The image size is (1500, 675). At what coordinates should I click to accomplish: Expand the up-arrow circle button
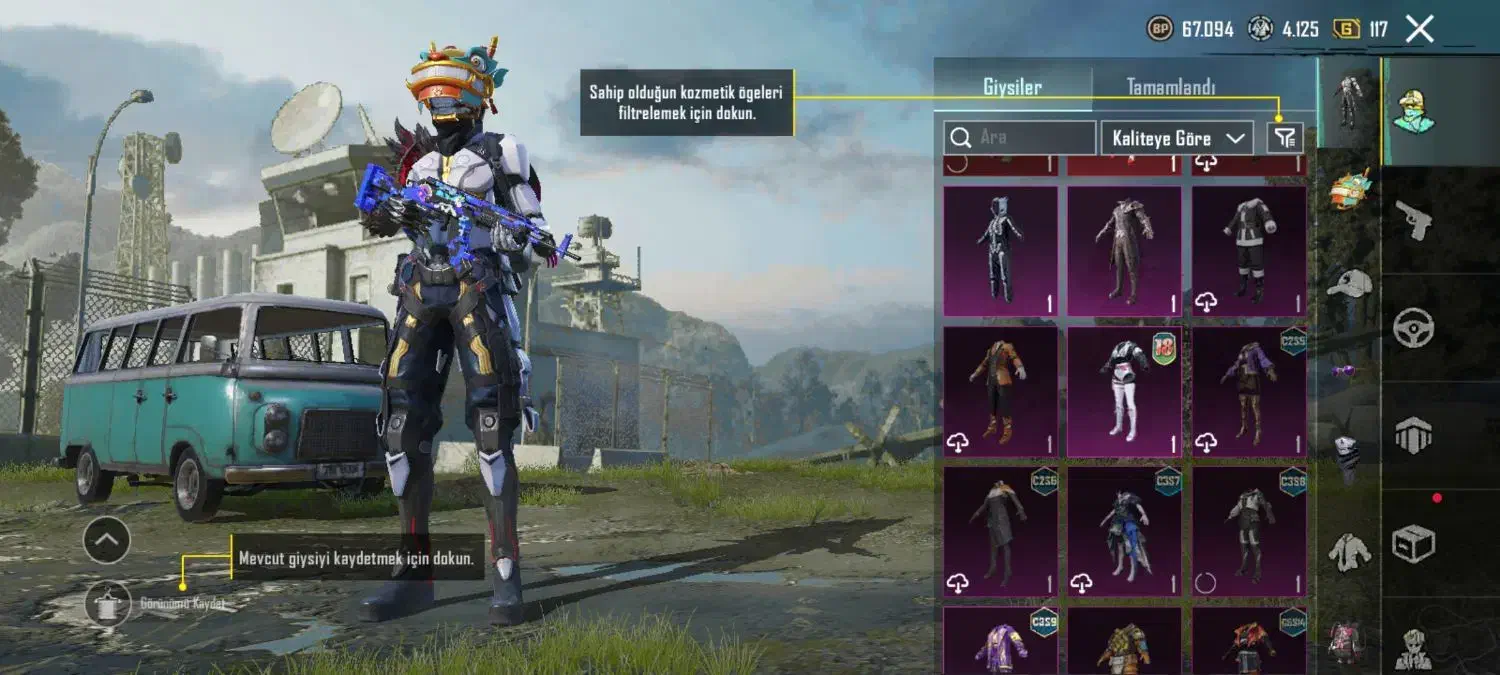click(x=107, y=541)
